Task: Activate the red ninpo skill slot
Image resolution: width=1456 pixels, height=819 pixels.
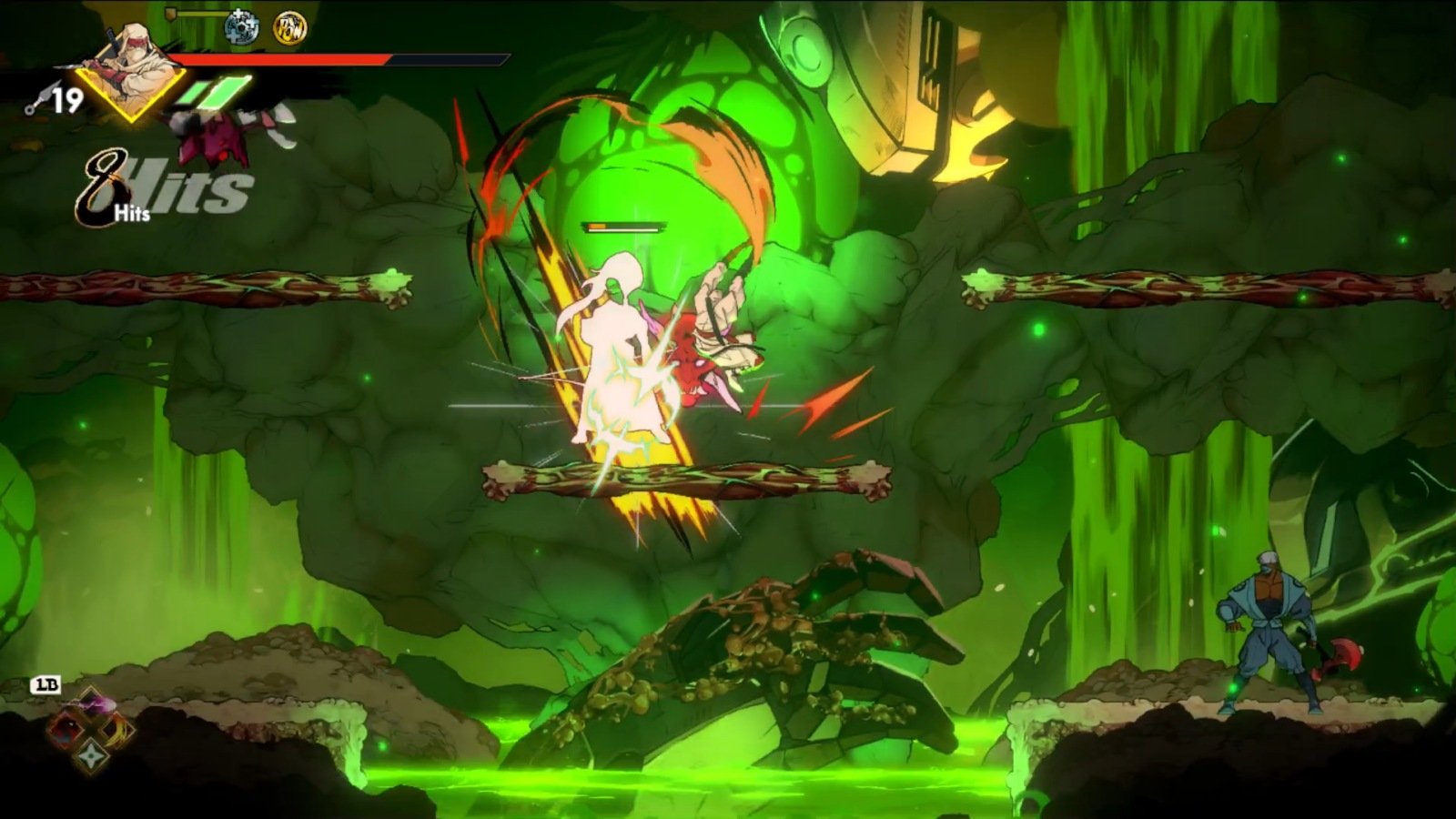Action: [x=66, y=729]
